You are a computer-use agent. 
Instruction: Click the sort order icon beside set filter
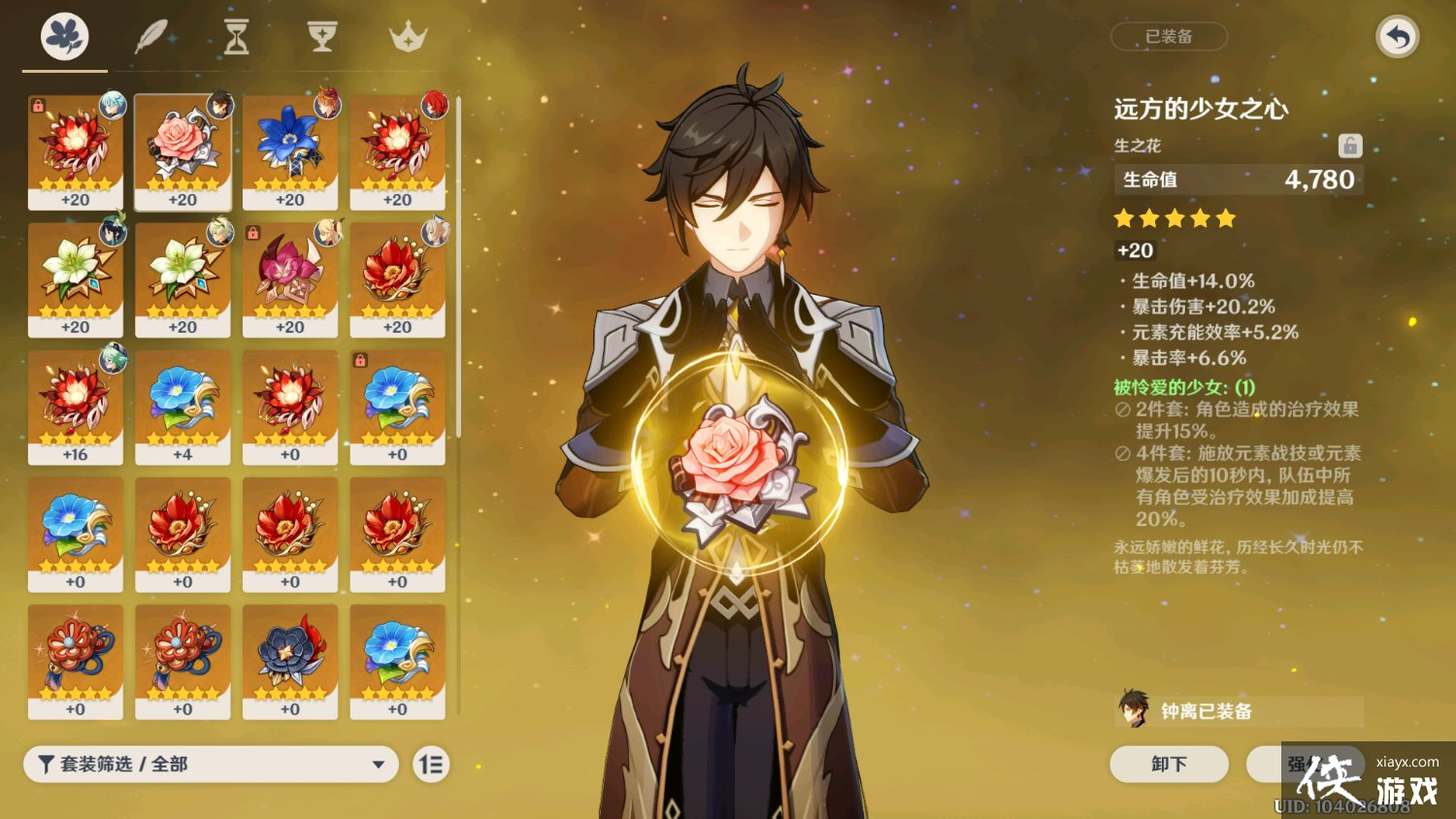[x=431, y=765]
